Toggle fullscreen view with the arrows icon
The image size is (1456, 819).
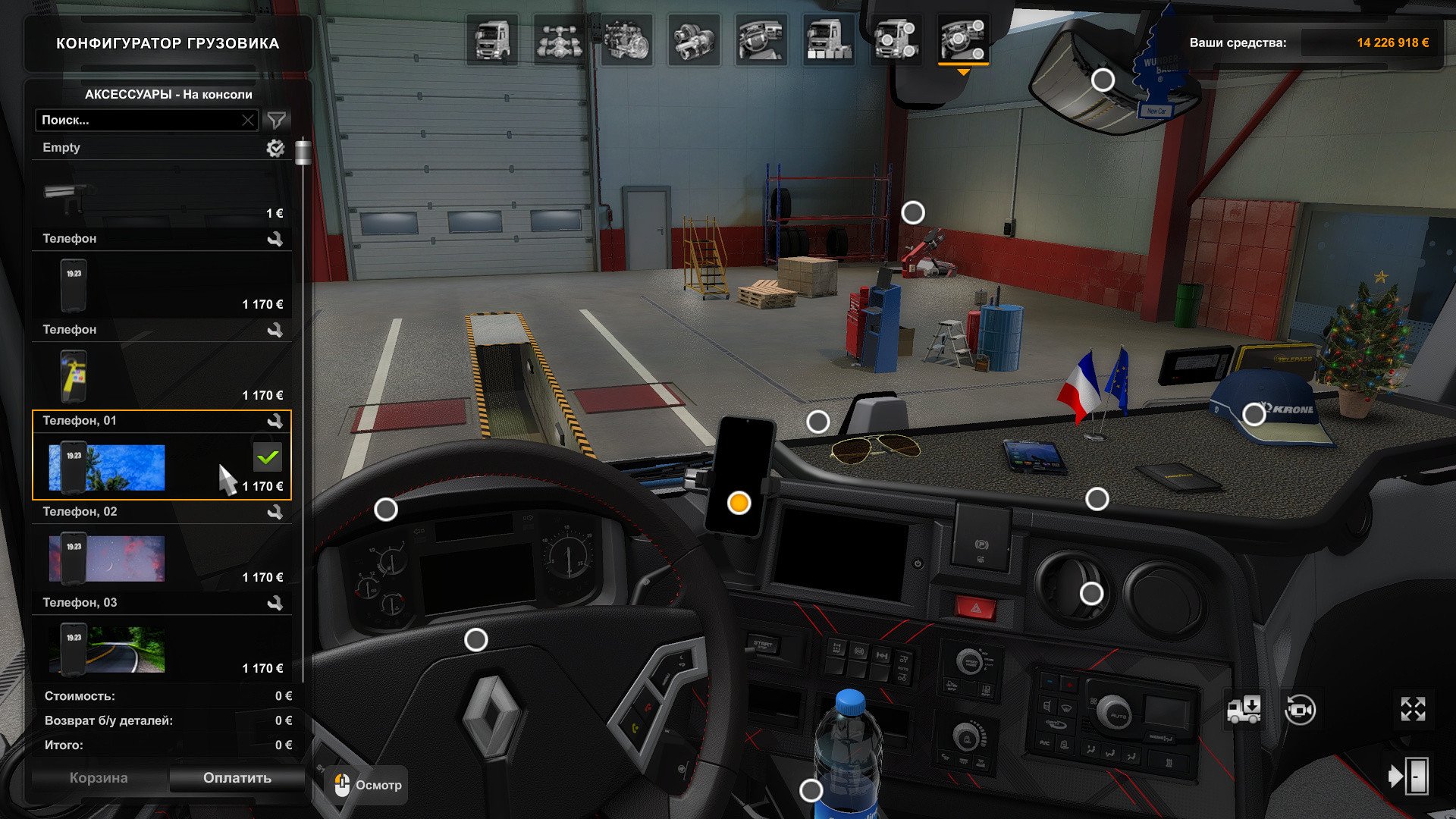pyautogui.click(x=1413, y=709)
